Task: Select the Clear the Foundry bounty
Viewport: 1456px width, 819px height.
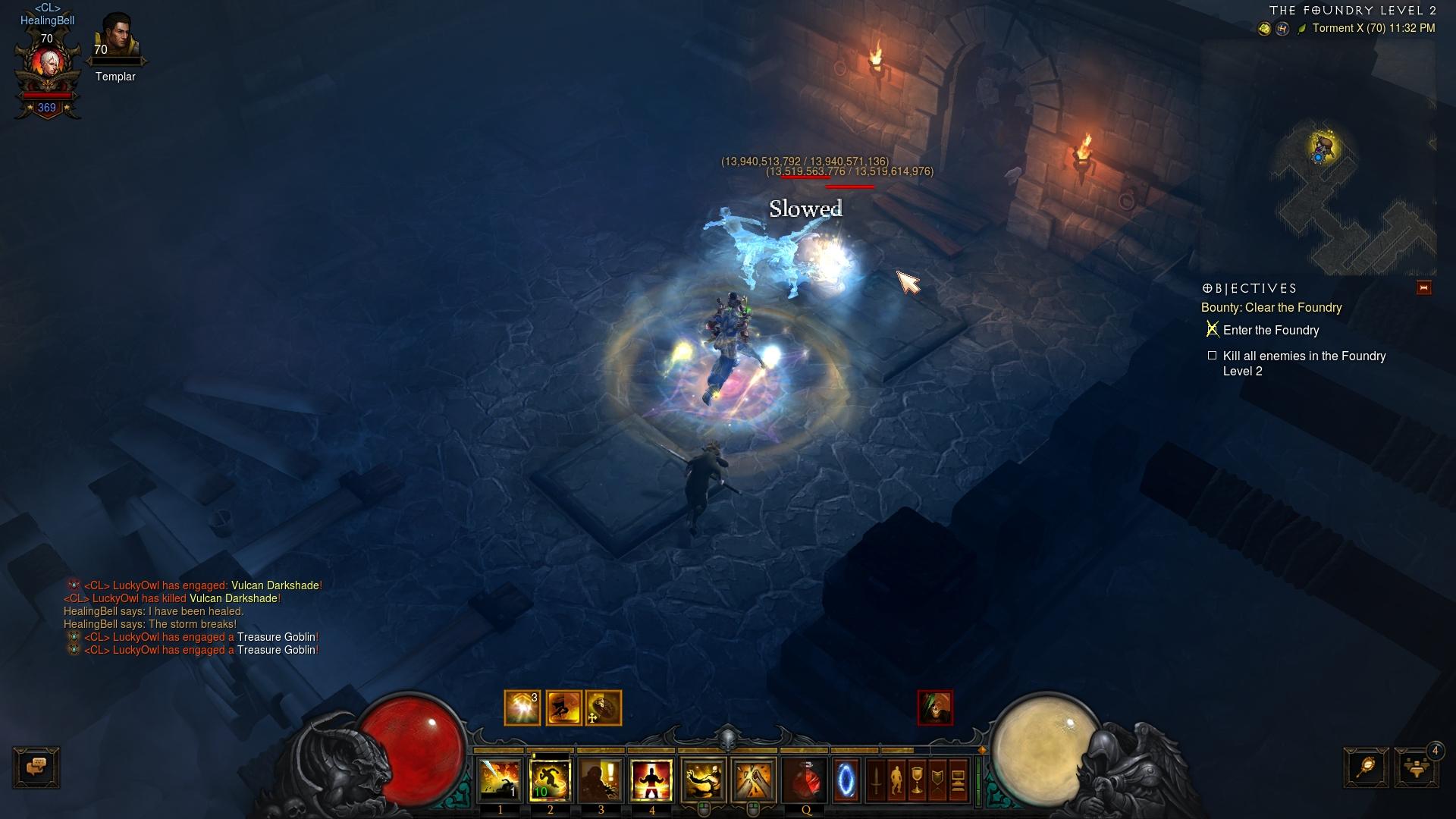Action: point(1271,307)
